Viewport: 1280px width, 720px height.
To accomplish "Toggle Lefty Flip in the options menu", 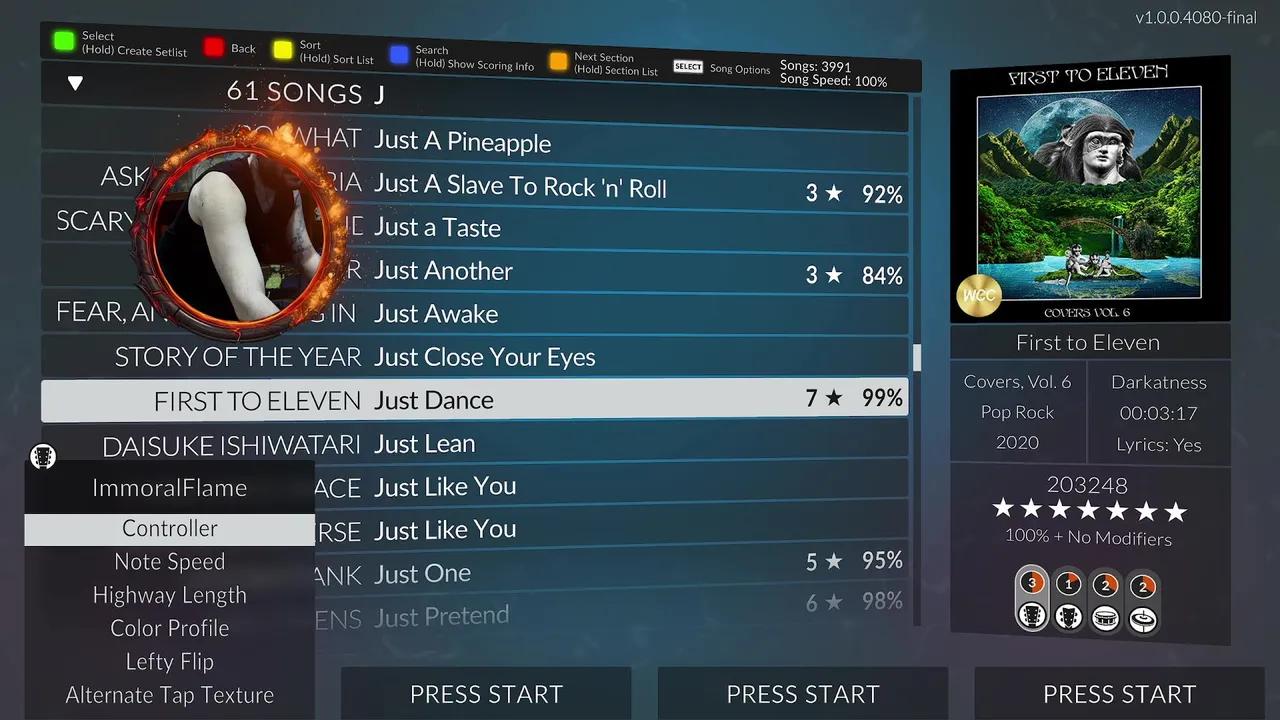I will tap(169, 661).
